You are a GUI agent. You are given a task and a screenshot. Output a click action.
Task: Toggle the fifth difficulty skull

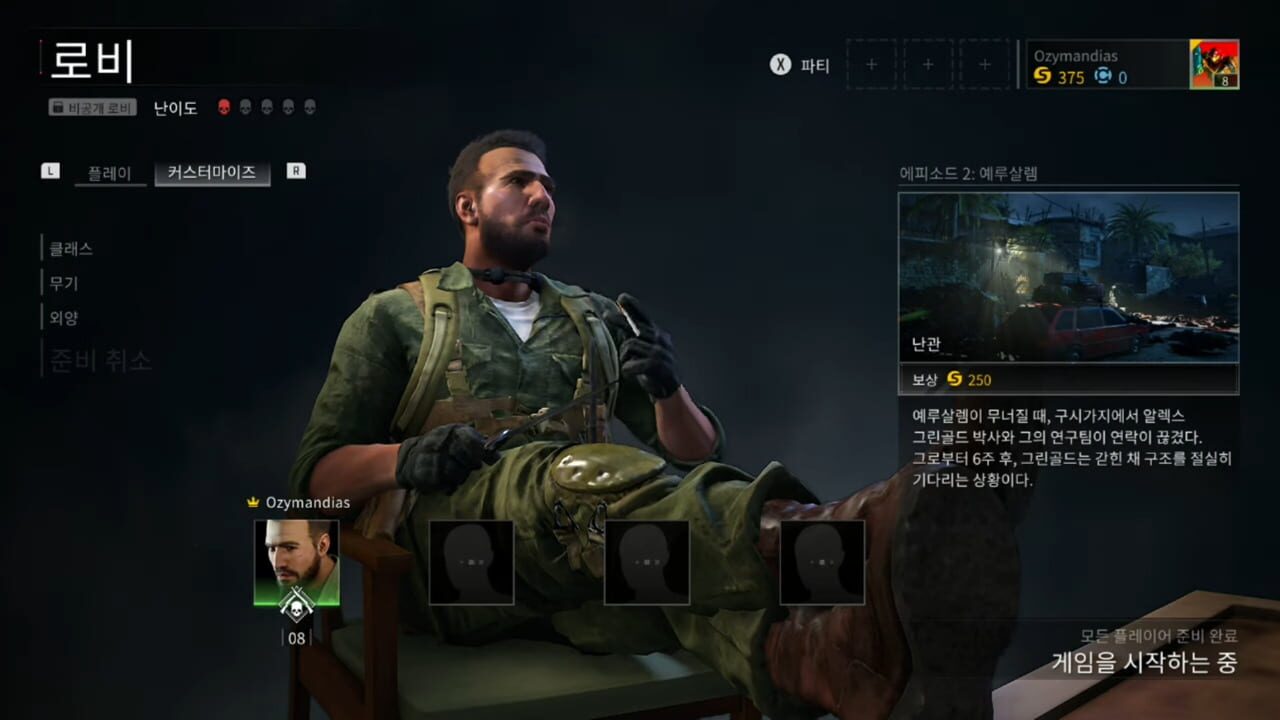(308, 107)
